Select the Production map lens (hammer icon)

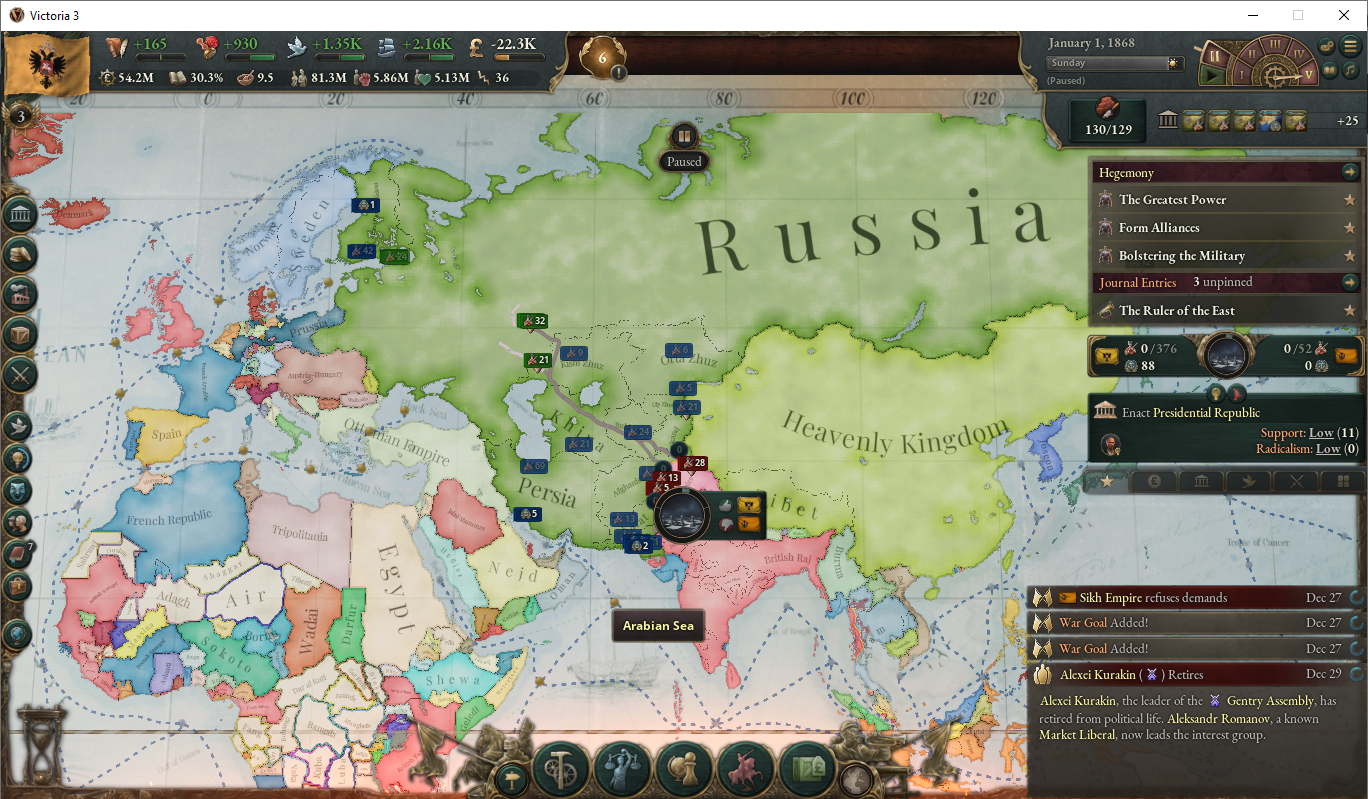pos(560,768)
